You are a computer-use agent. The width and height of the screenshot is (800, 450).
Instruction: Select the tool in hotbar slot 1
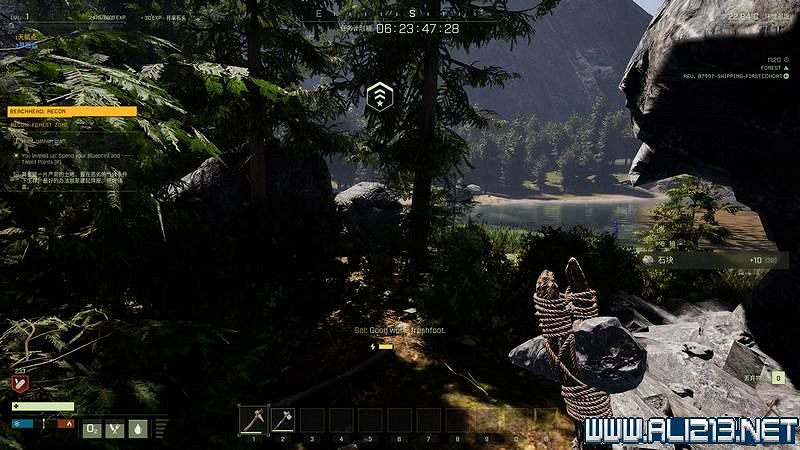253,420
